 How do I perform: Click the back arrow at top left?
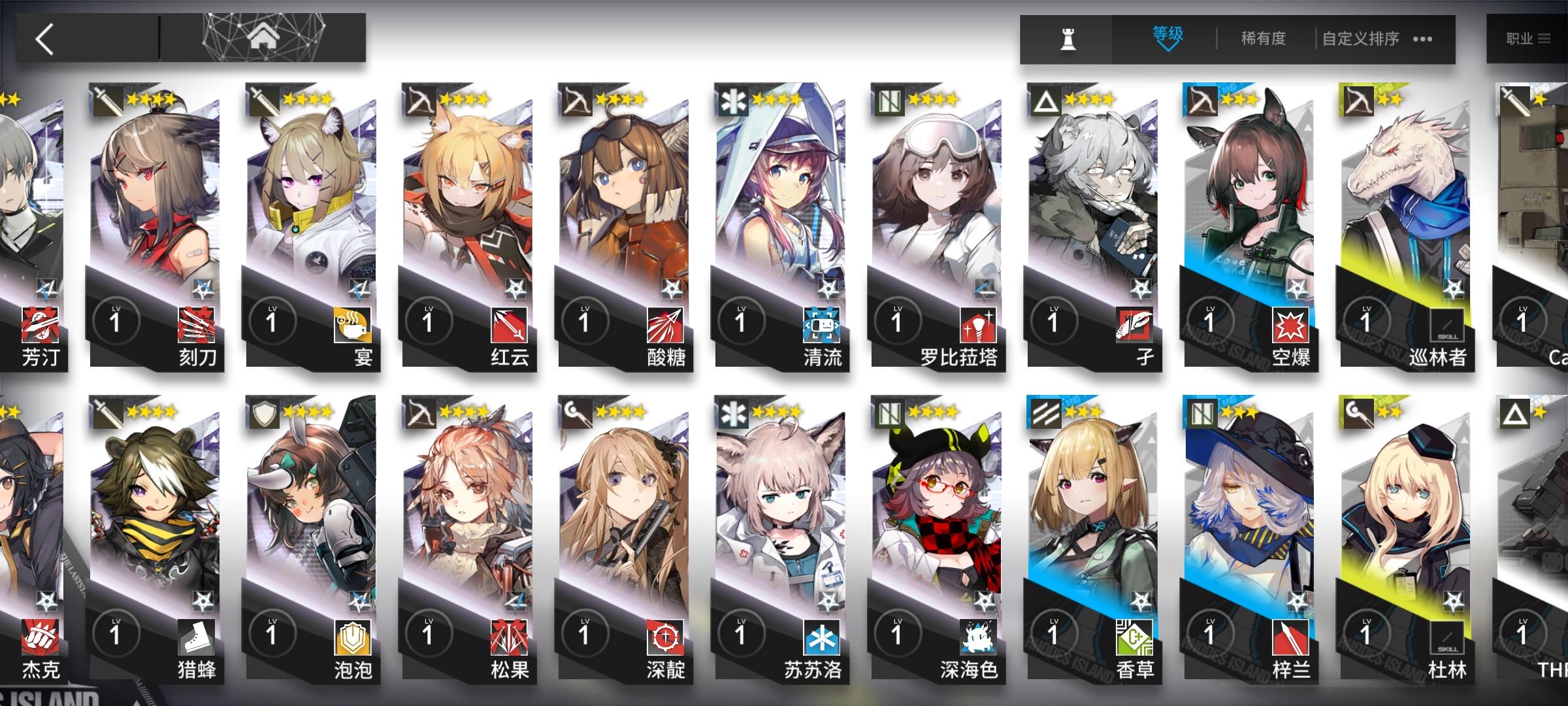click(42, 37)
